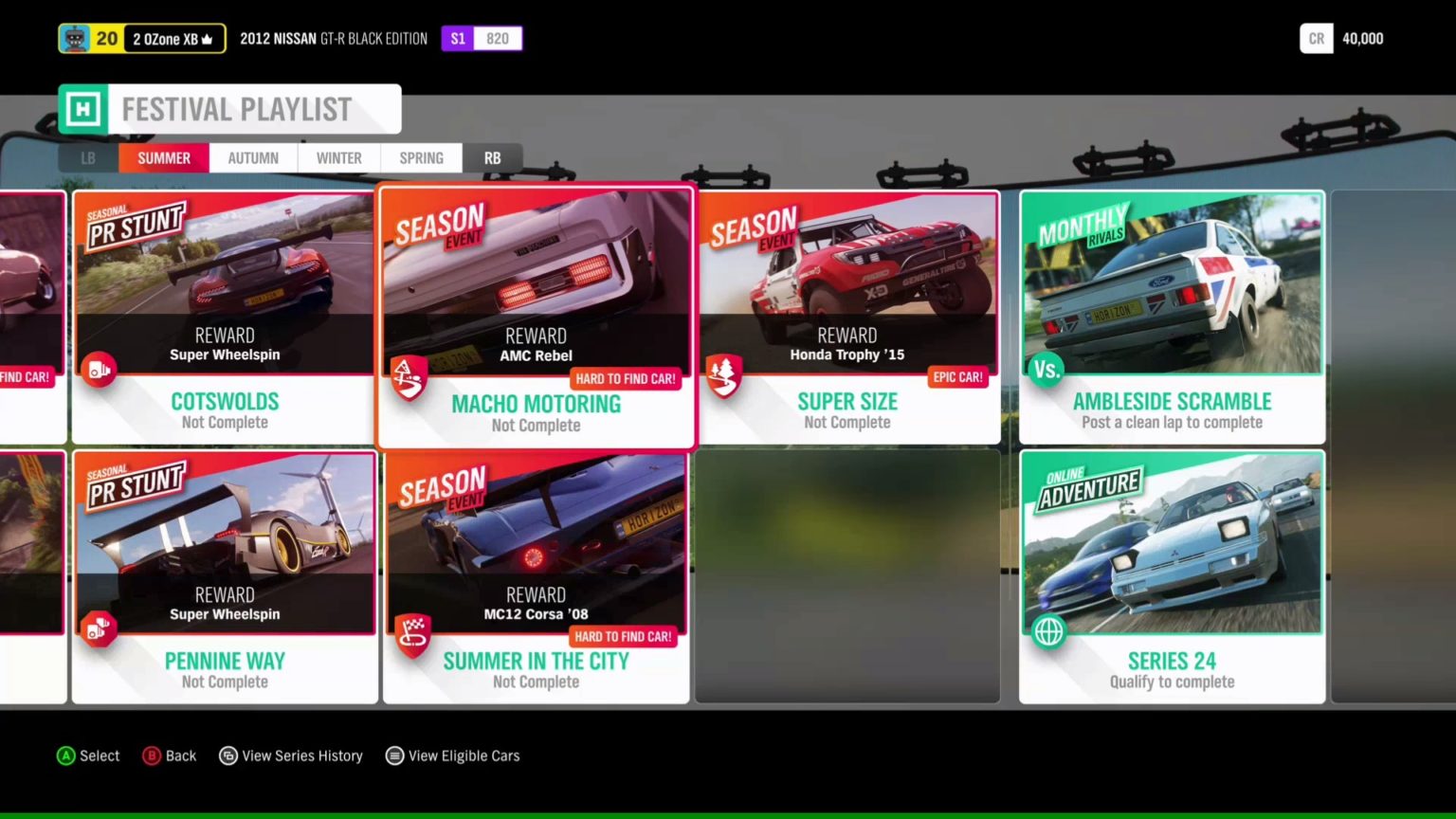1456x819 pixels.
Task: Click the View Series History option
Action: point(292,755)
